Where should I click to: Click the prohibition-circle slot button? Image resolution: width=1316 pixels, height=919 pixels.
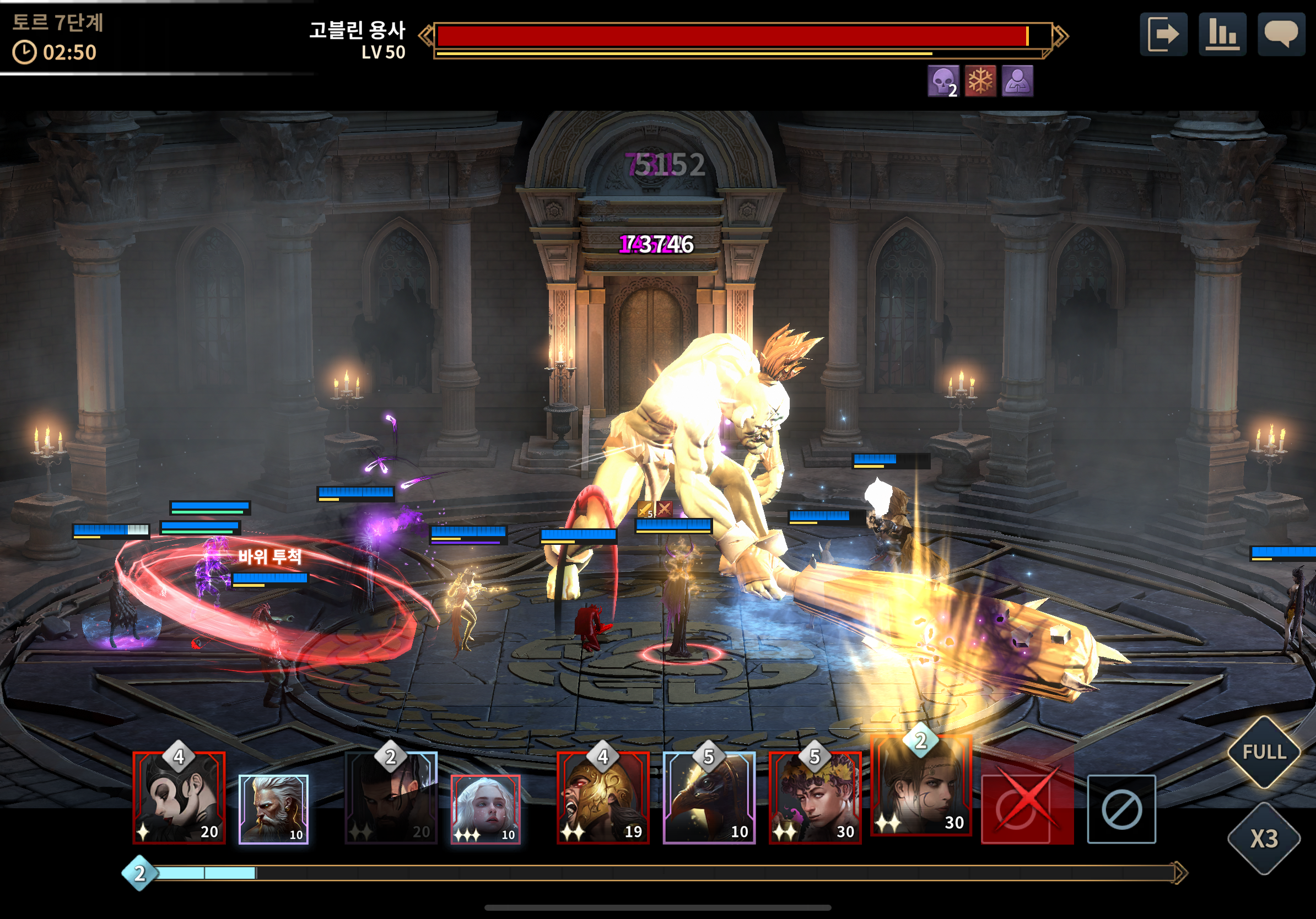coord(1121,809)
